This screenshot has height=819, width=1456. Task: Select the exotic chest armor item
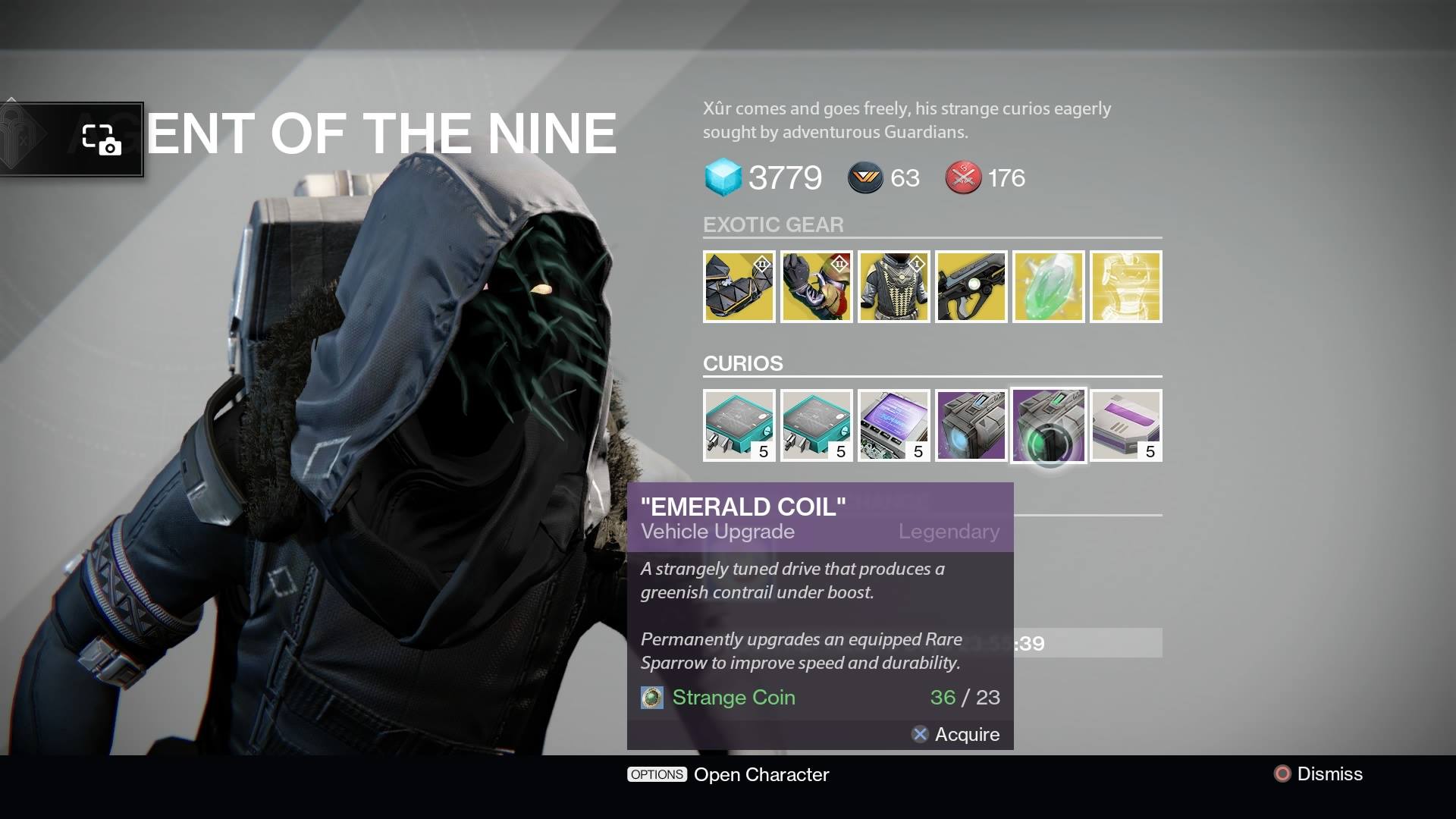coord(894,287)
